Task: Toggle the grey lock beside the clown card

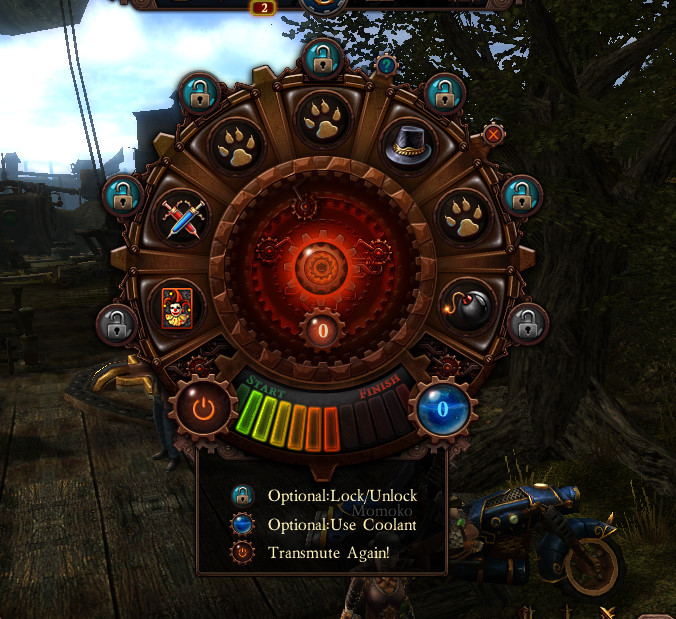Action: [117, 324]
